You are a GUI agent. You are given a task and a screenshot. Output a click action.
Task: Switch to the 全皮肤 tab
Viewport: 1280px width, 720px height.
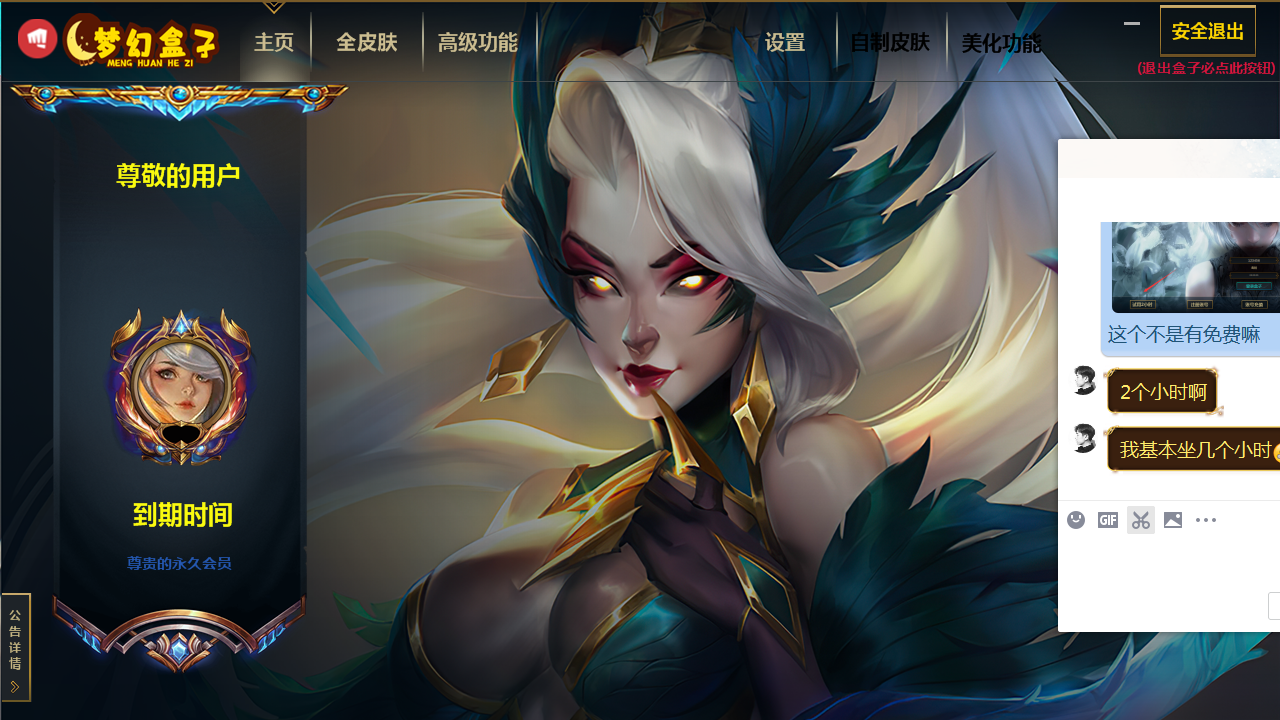367,42
